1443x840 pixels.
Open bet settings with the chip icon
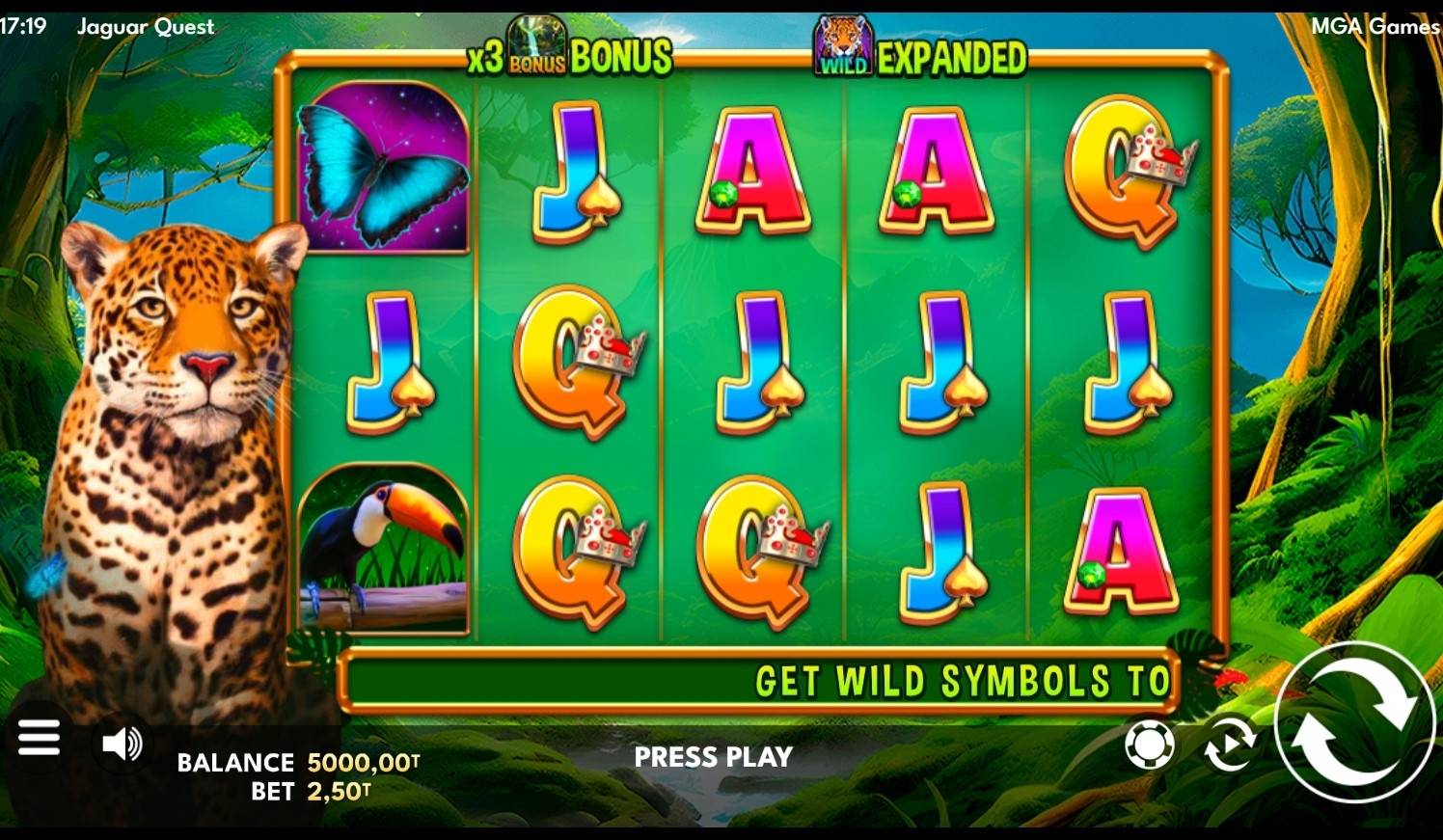pyautogui.click(x=1149, y=745)
